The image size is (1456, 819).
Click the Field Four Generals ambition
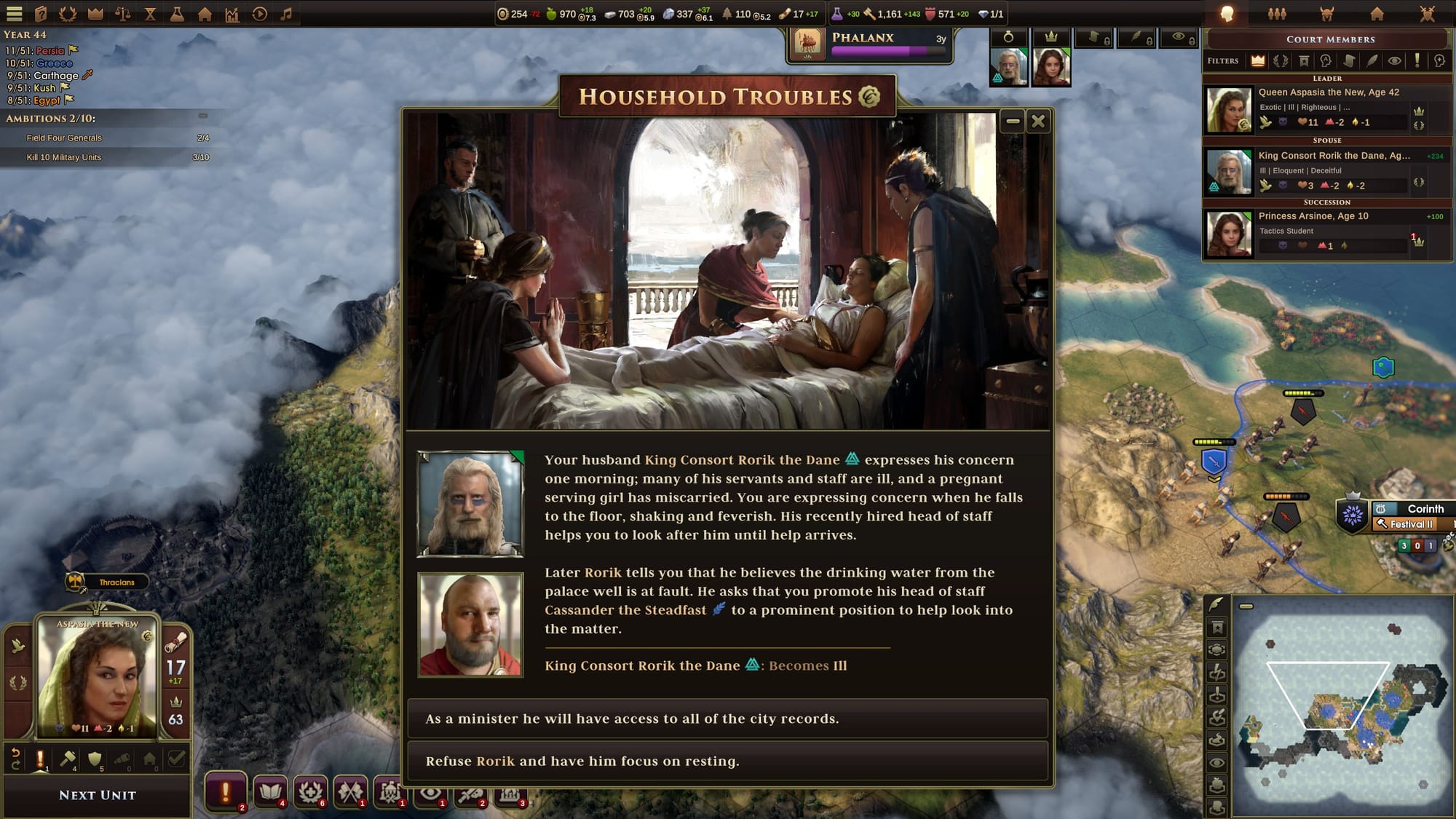(64, 138)
